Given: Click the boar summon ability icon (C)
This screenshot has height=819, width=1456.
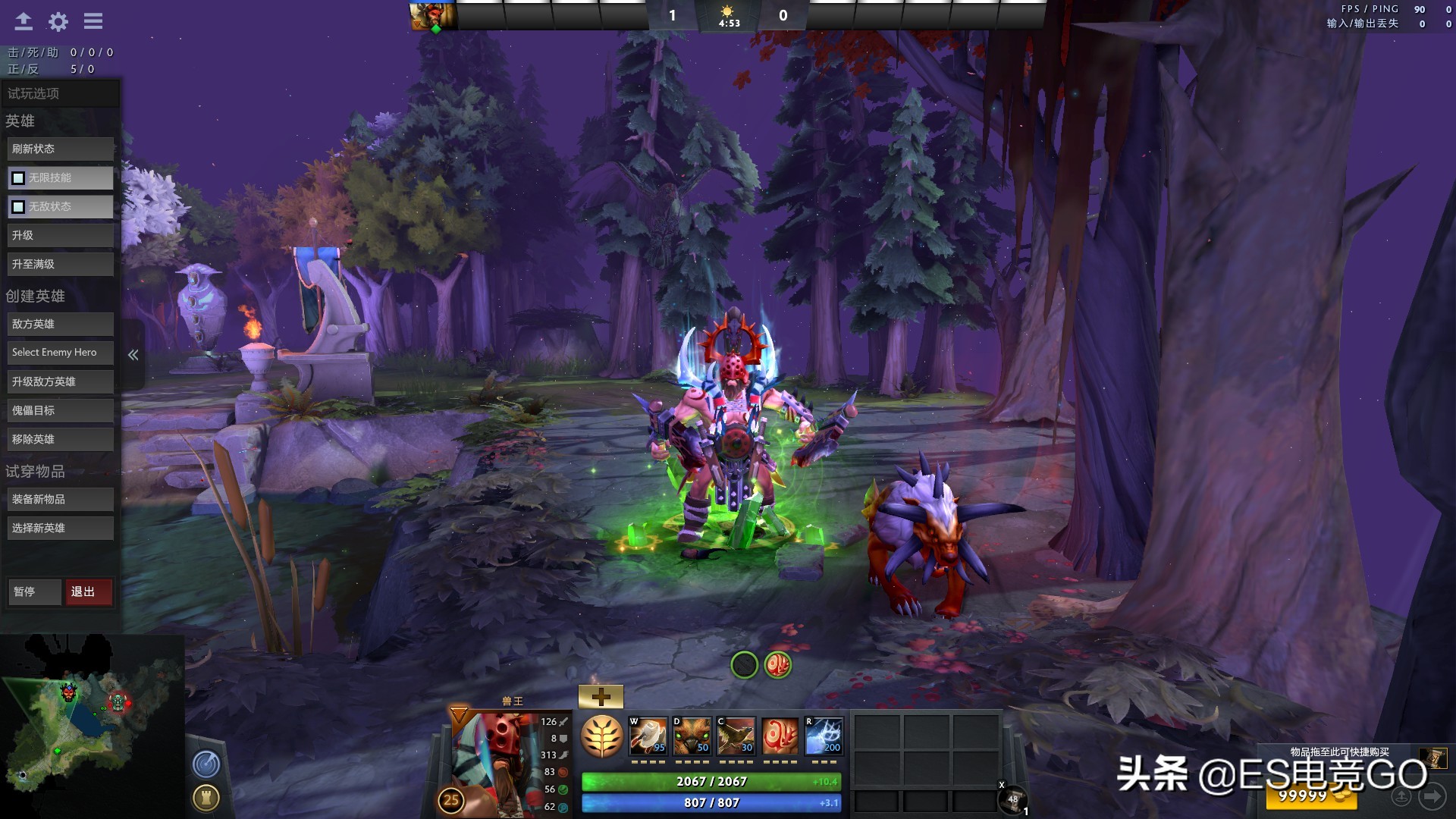Looking at the screenshot, I should click(736, 736).
